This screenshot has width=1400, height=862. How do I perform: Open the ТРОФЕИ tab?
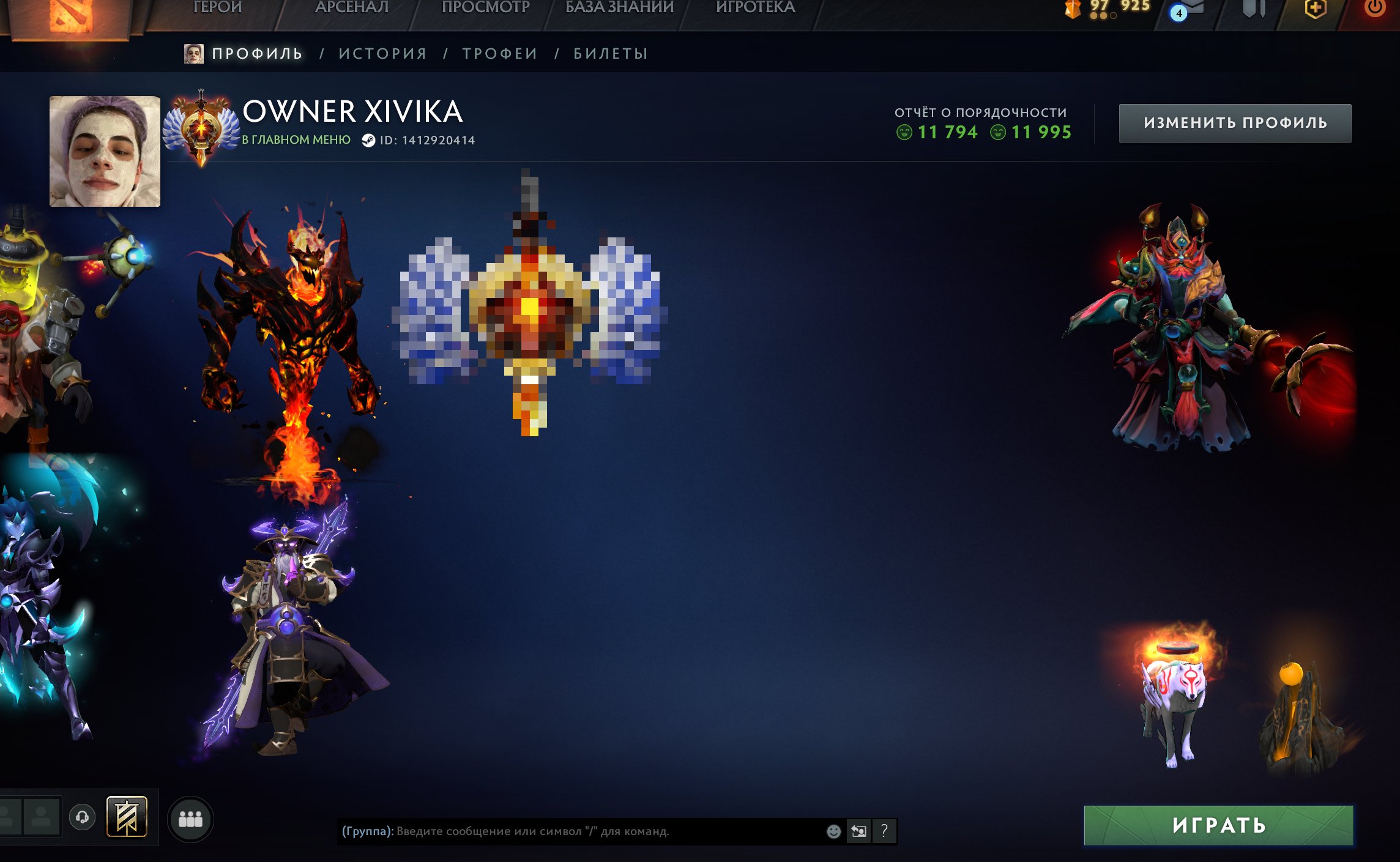coord(500,53)
